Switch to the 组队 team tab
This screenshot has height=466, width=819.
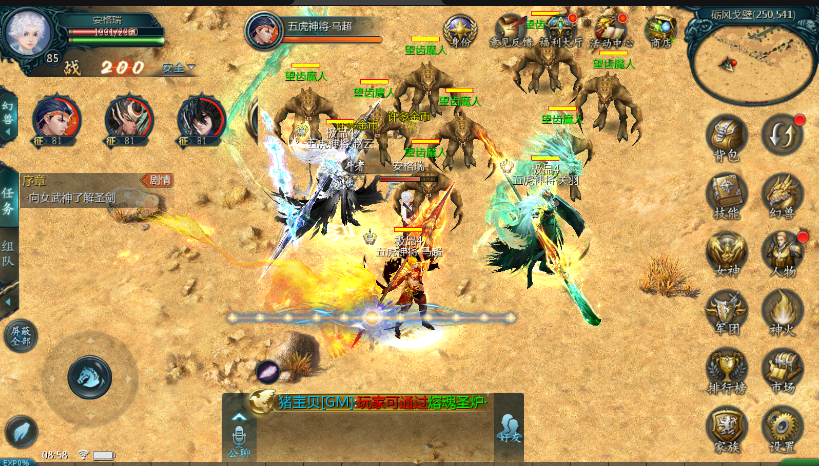(x=8, y=254)
